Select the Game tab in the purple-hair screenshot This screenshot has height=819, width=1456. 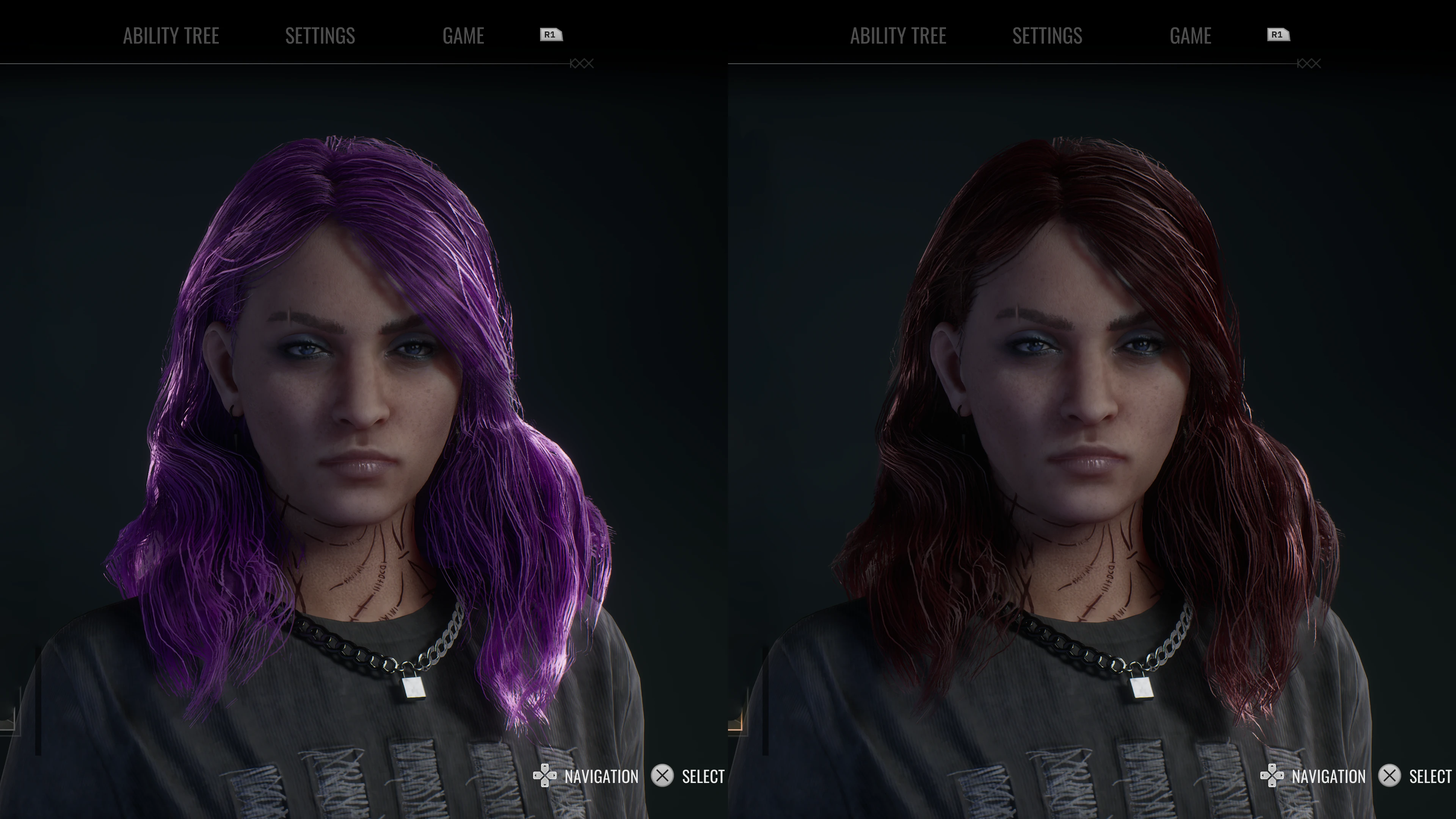click(463, 36)
